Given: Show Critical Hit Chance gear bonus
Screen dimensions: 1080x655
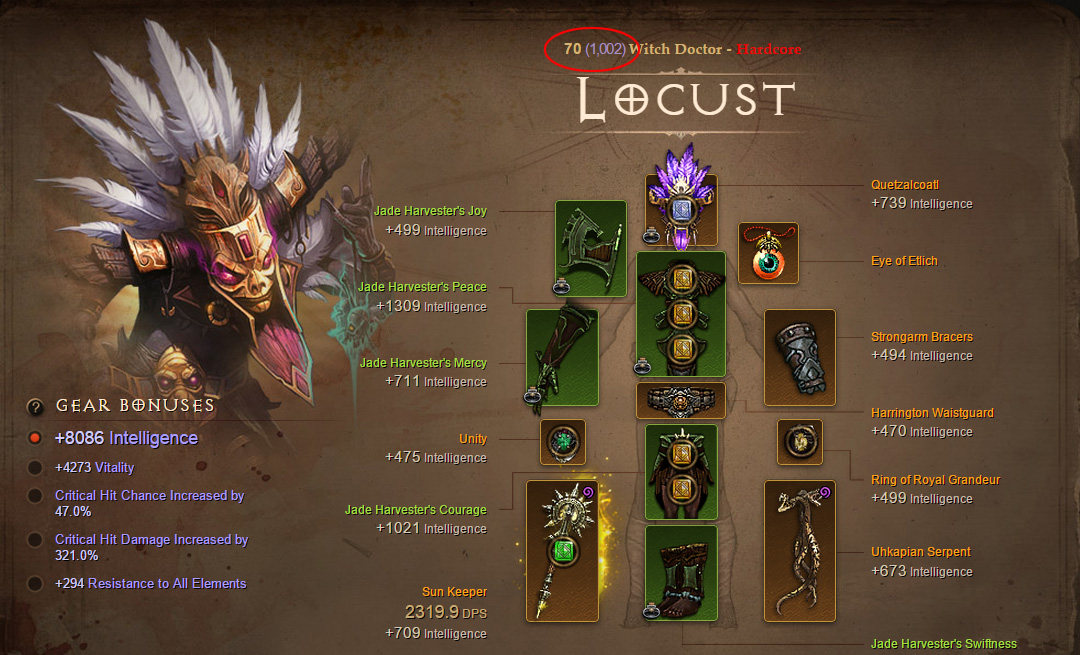Looking at the screenshot, I should tap(35, 496).
